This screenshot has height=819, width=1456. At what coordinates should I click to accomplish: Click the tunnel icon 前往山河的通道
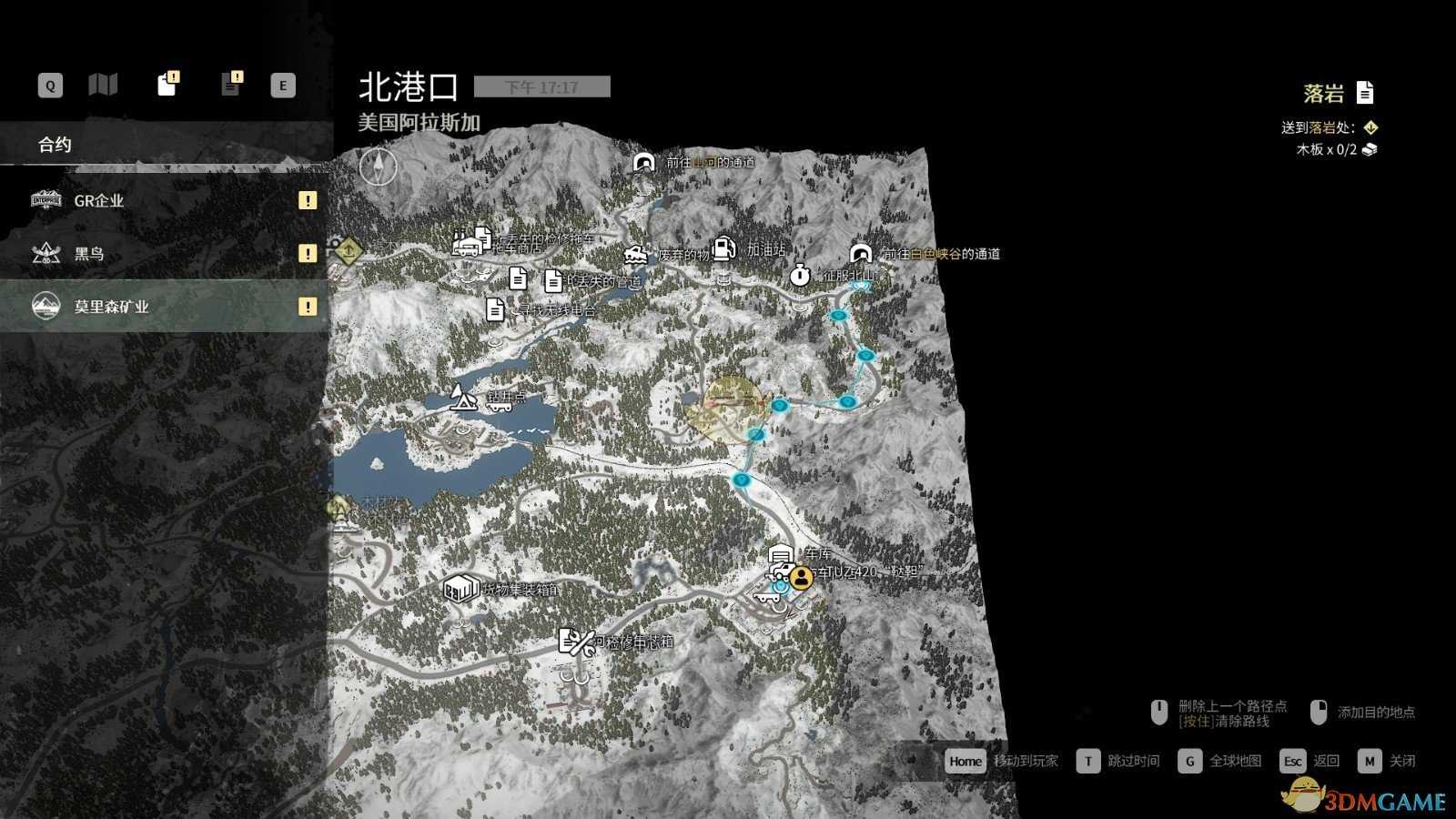643,161
